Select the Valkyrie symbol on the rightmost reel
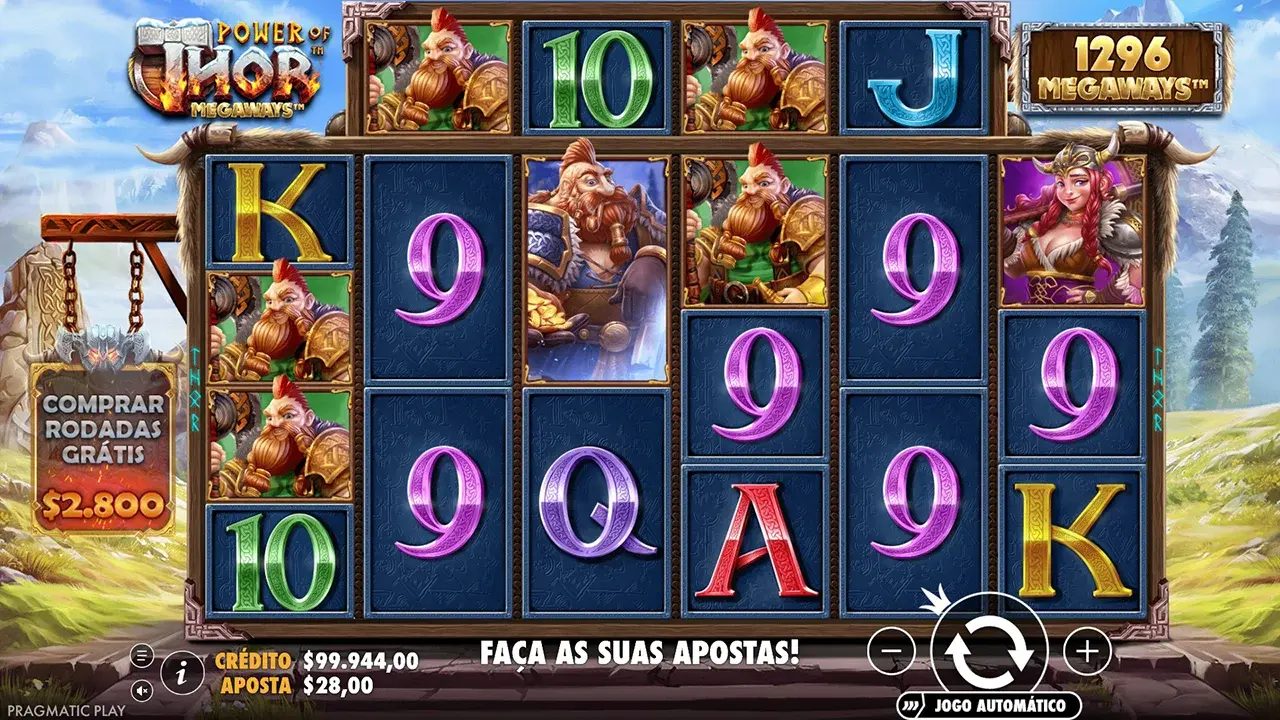Viewport: 1280px width, 720px height. pyautogui.click(x=1074, y=230)
